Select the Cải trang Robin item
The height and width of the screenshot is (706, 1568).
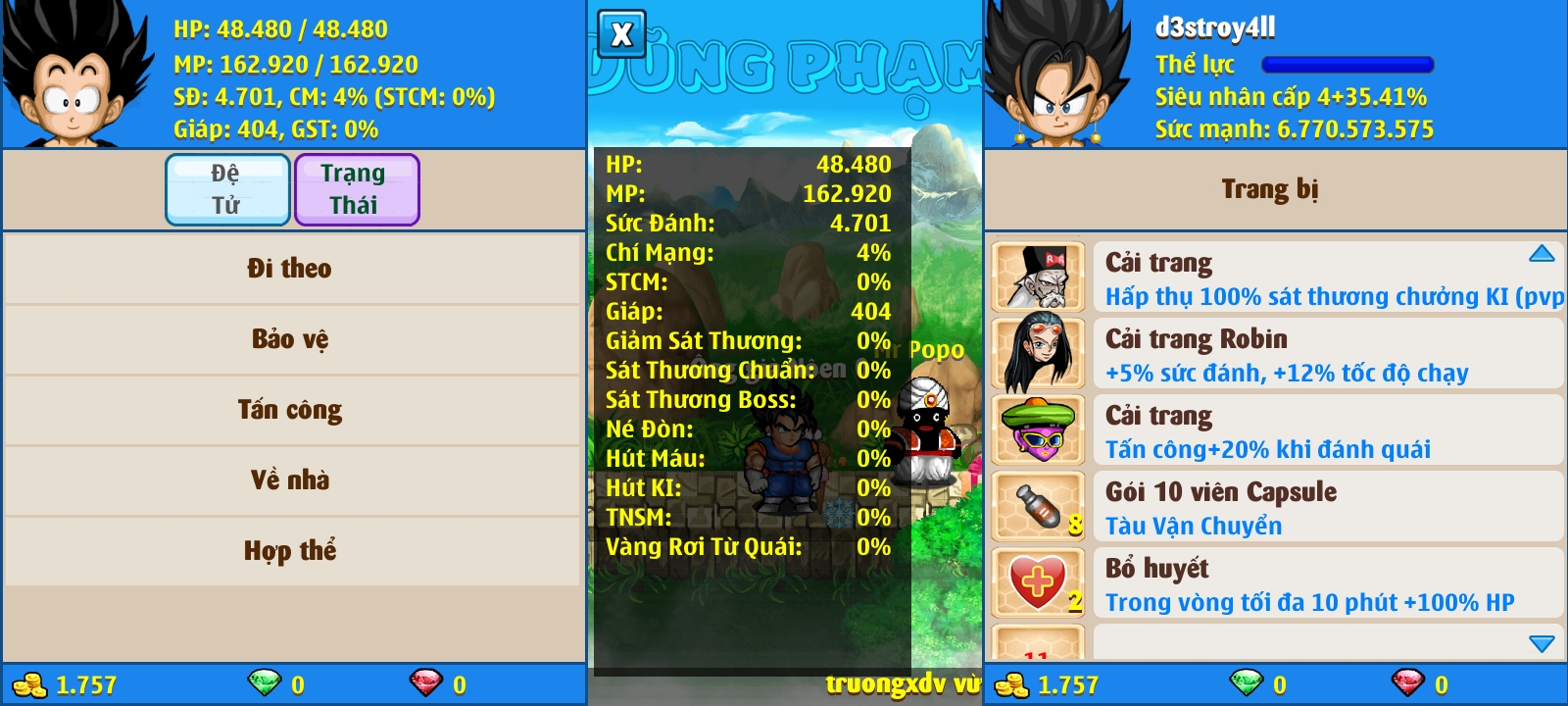tap(1328, 354)
